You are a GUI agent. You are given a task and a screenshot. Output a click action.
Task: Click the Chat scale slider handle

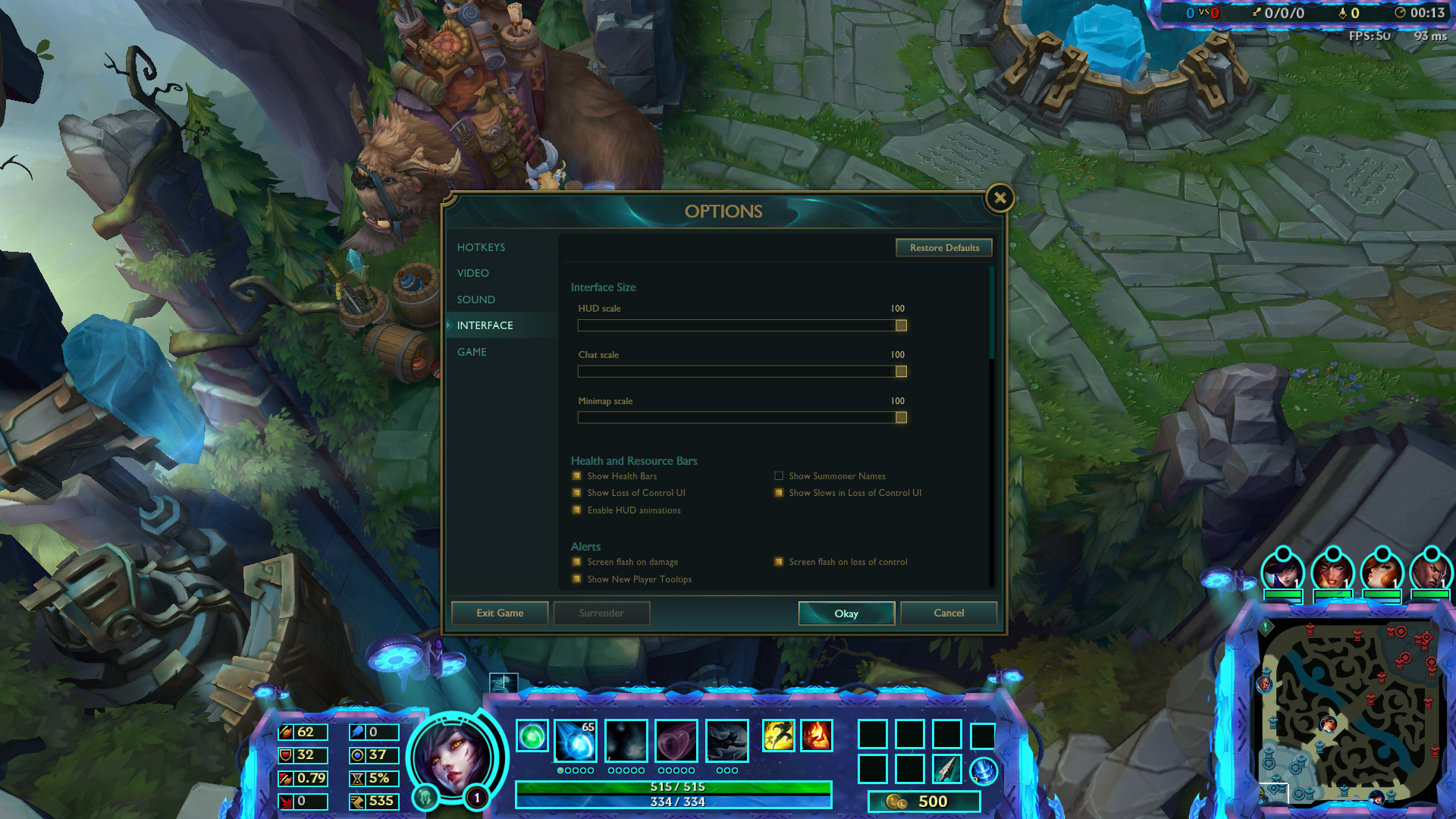click(x=901, y=372)
